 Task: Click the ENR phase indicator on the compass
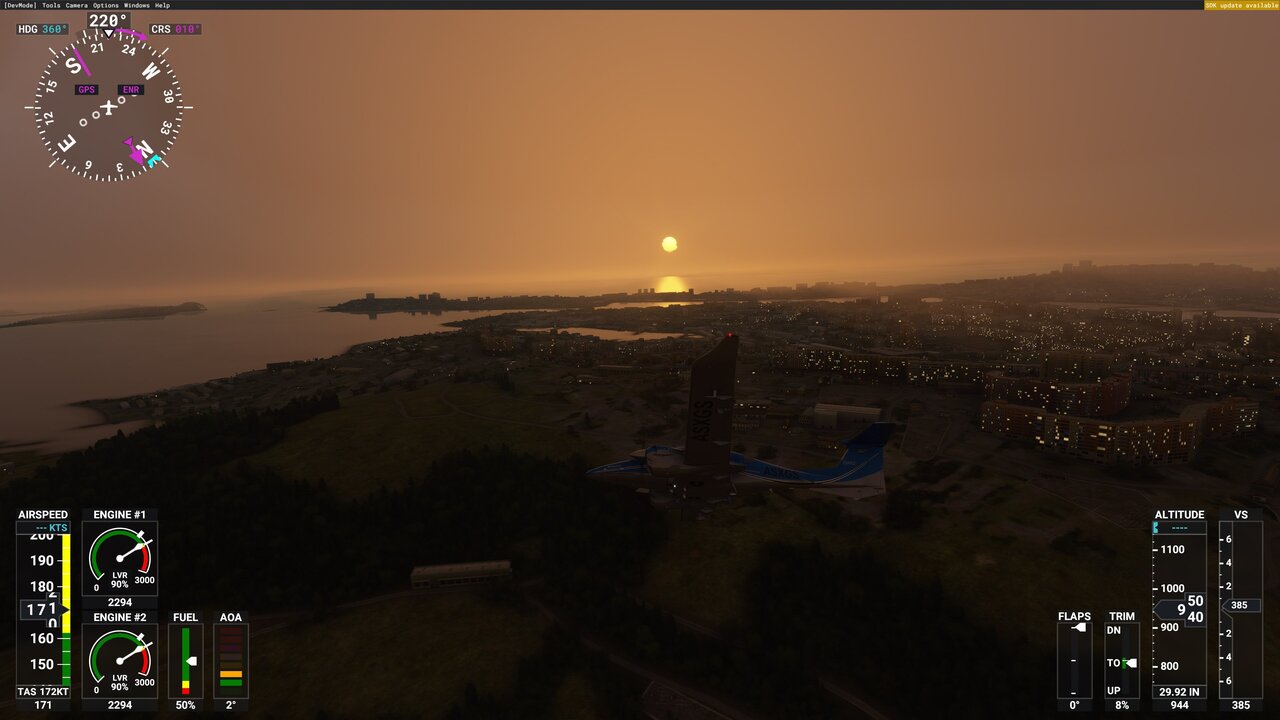(x=130, y=89)
